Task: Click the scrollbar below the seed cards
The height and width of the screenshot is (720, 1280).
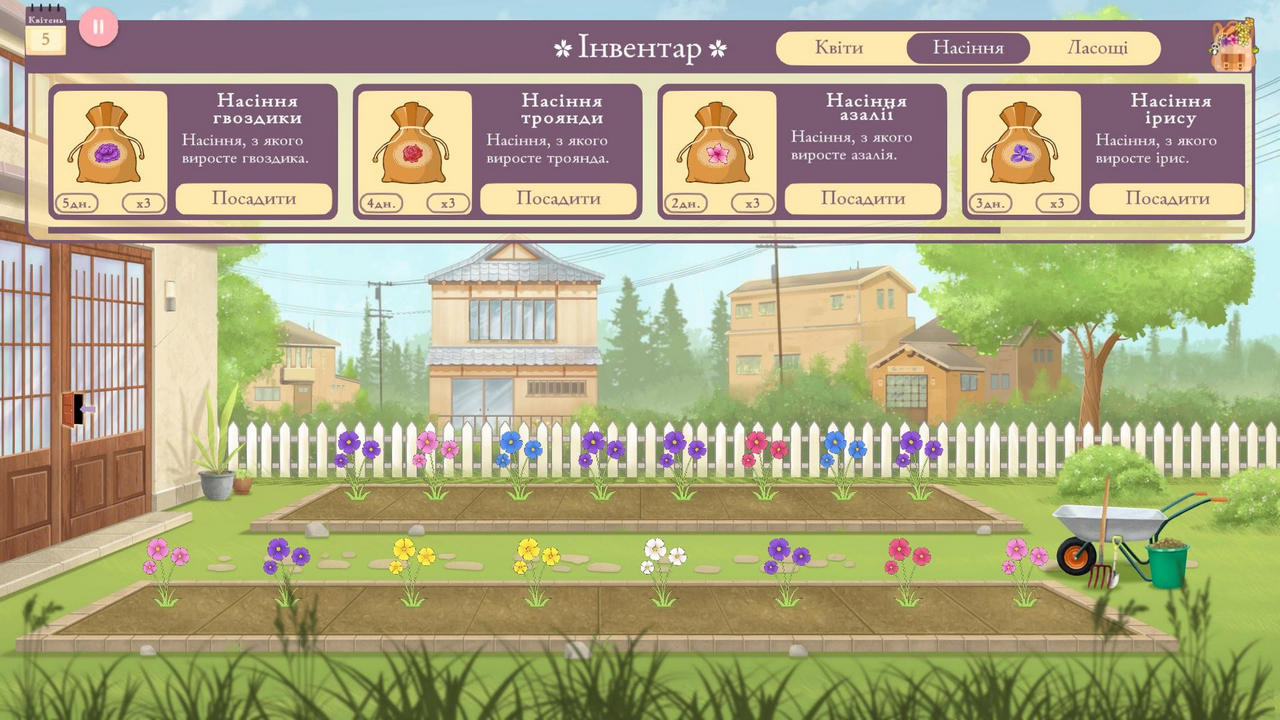Action: (640, 228)
